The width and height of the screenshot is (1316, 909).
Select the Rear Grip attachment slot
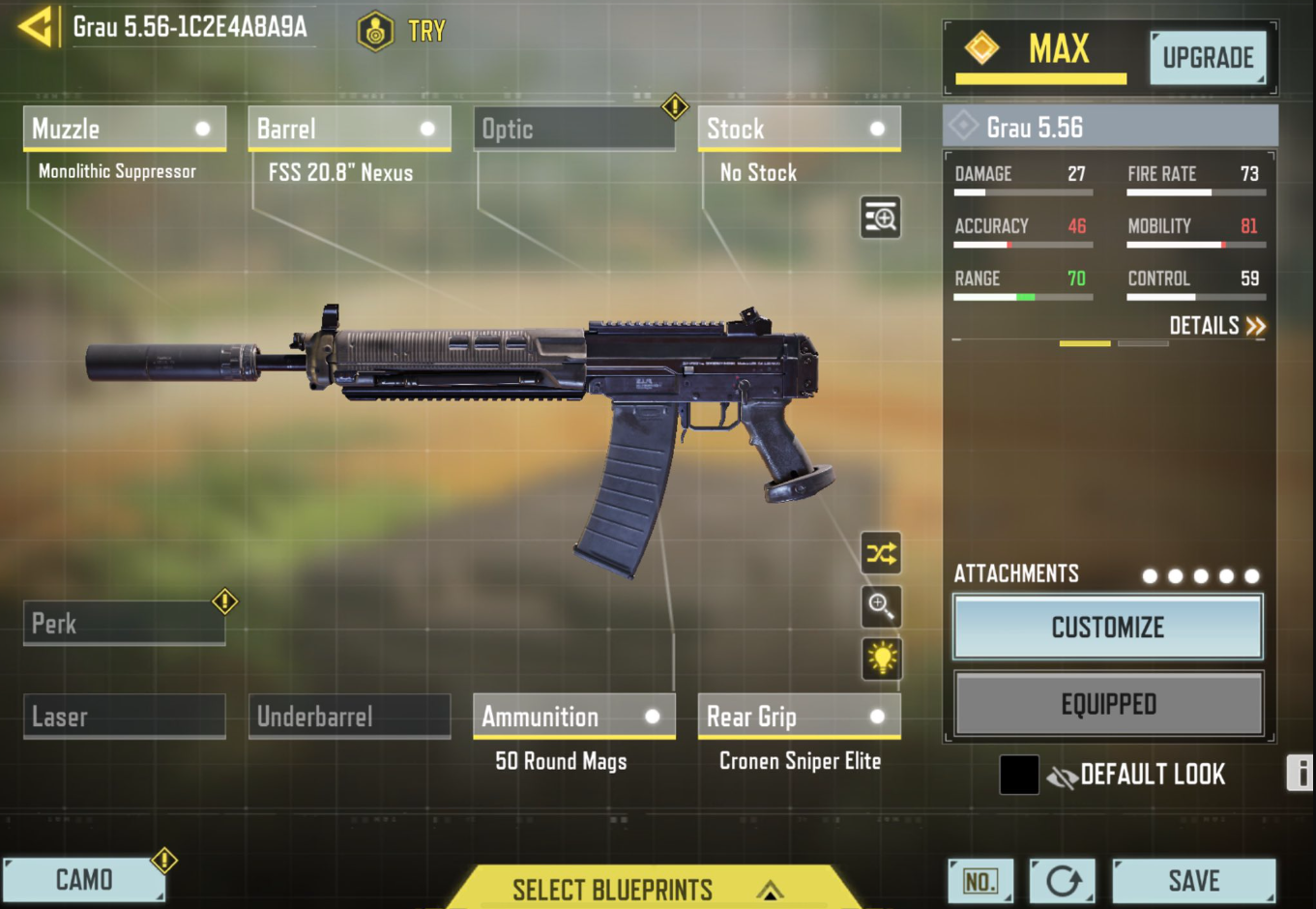pyautogui.click(x=799, y=717)
